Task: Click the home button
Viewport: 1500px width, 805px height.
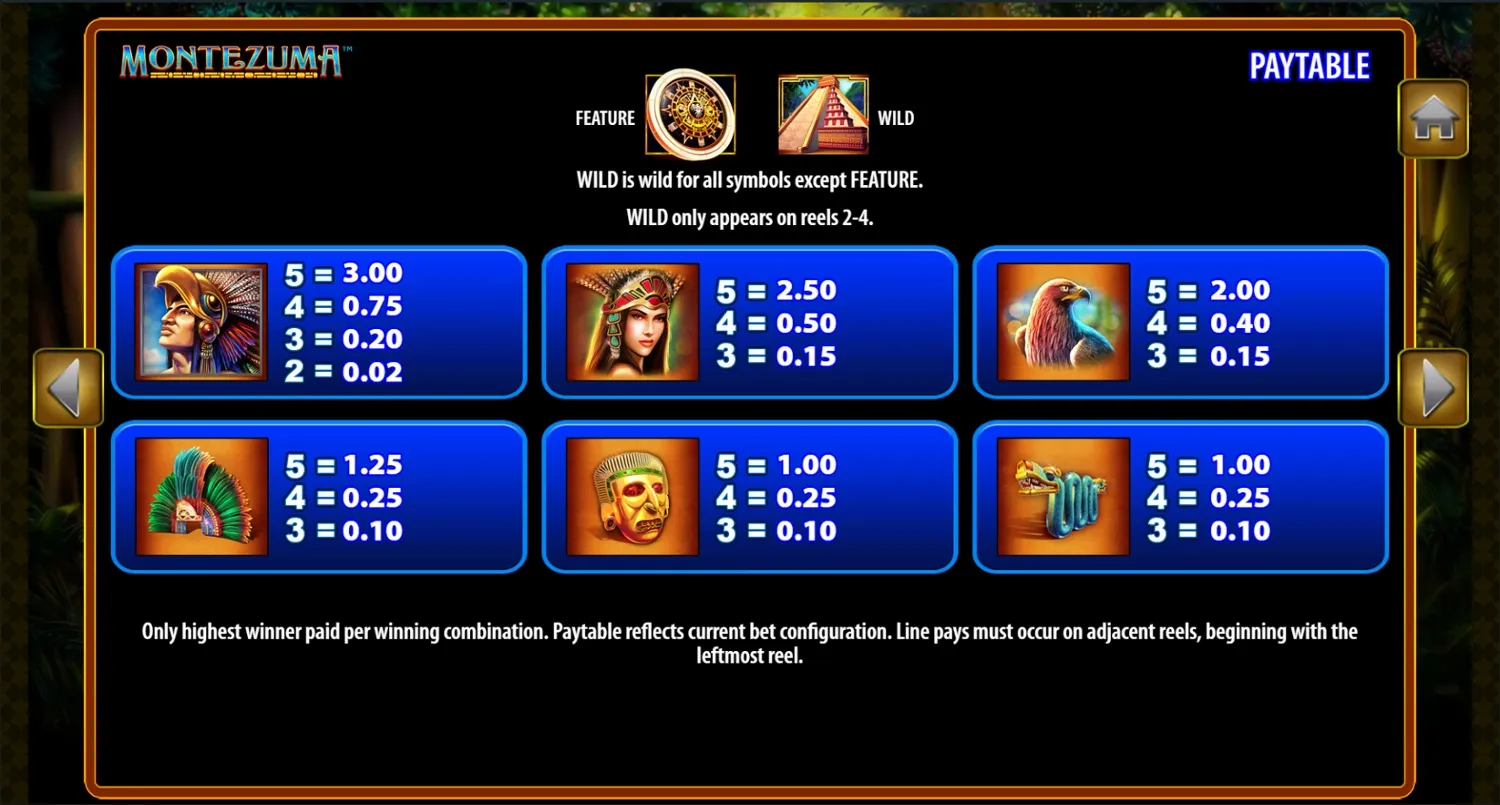Action: coord(1433,118)
